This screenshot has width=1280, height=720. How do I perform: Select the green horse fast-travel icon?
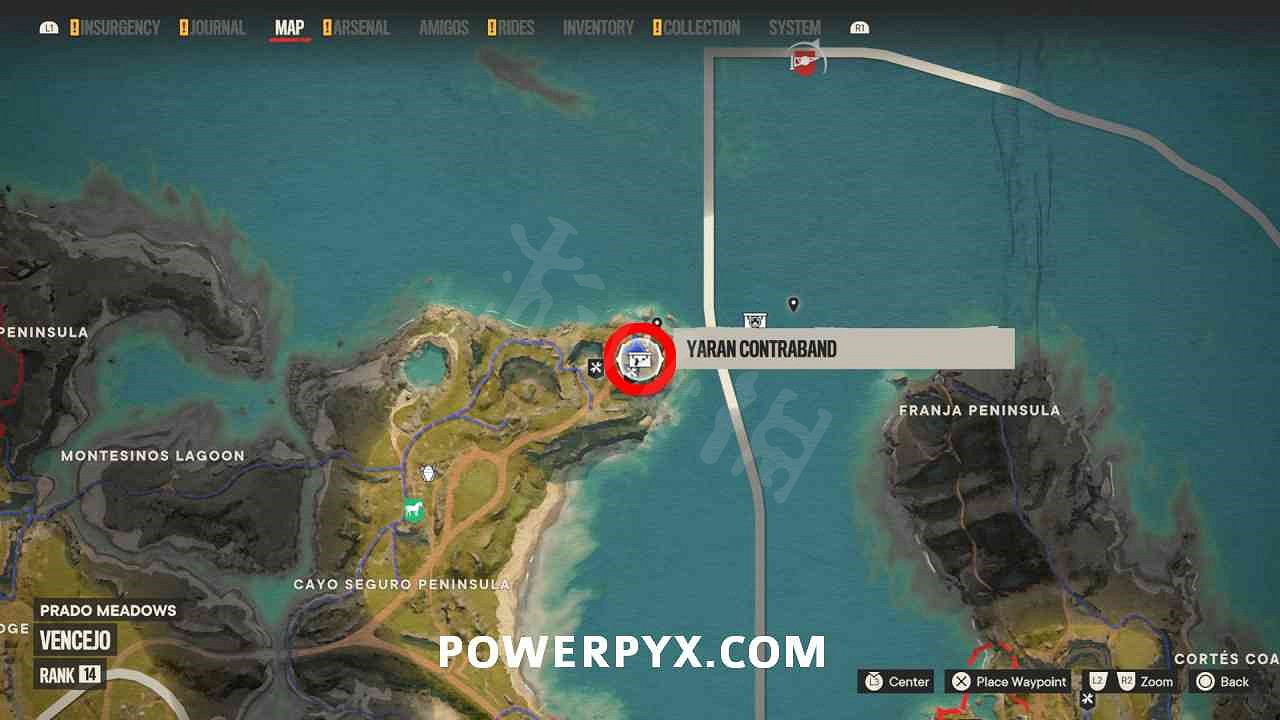pyautogui.click(x=414, y=510)
